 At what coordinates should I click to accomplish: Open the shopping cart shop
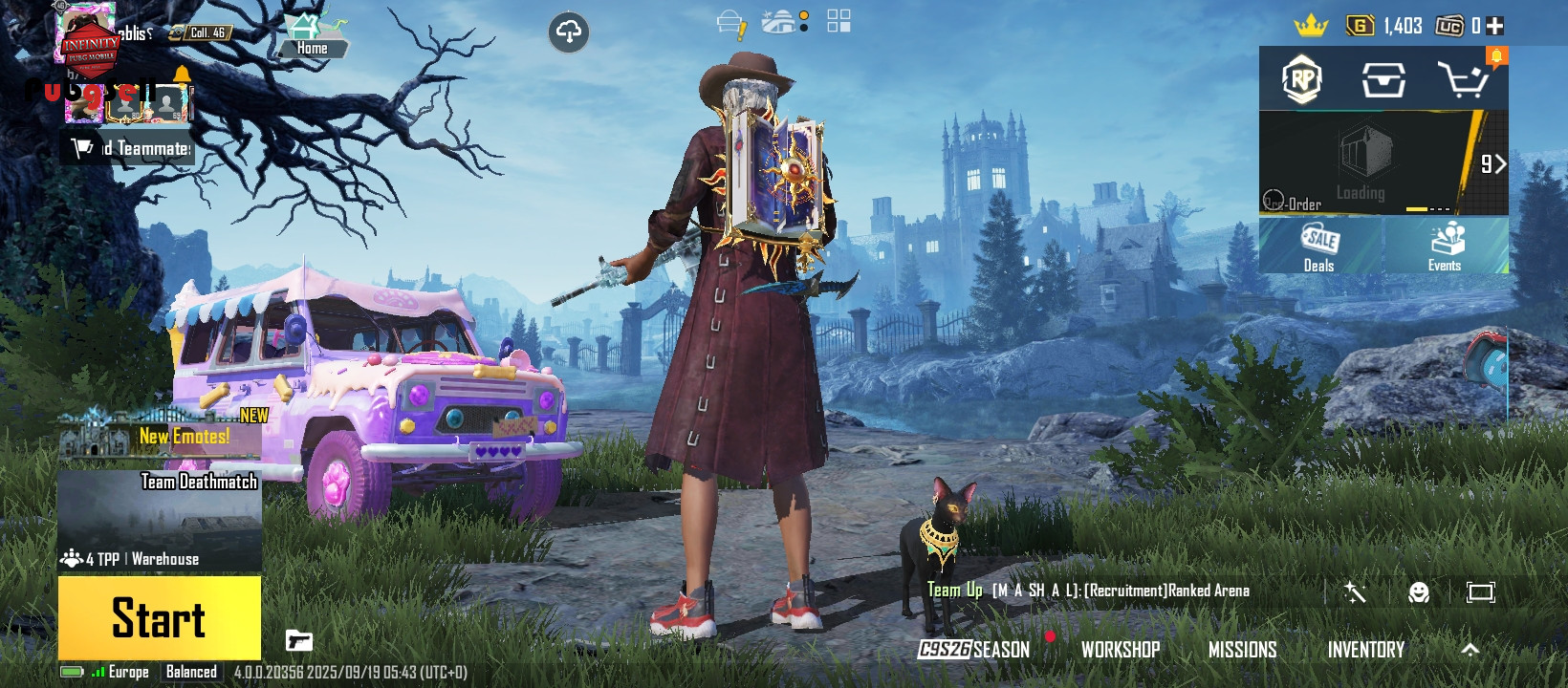pos(1463,80)
